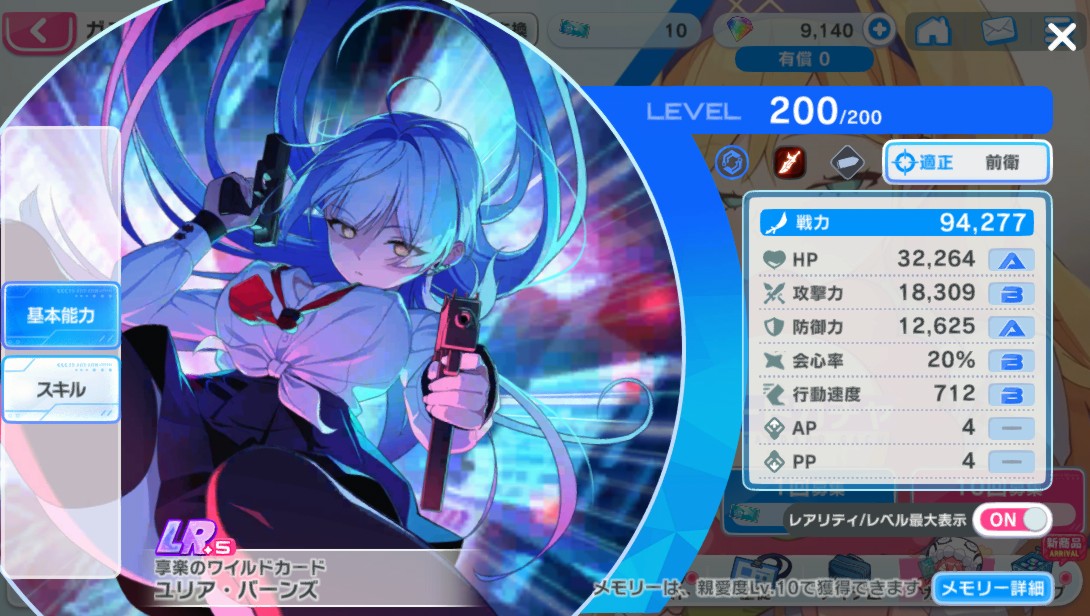Select the 適正 前衛 position button
1090x616 pixels.
(x=967, y=162)
